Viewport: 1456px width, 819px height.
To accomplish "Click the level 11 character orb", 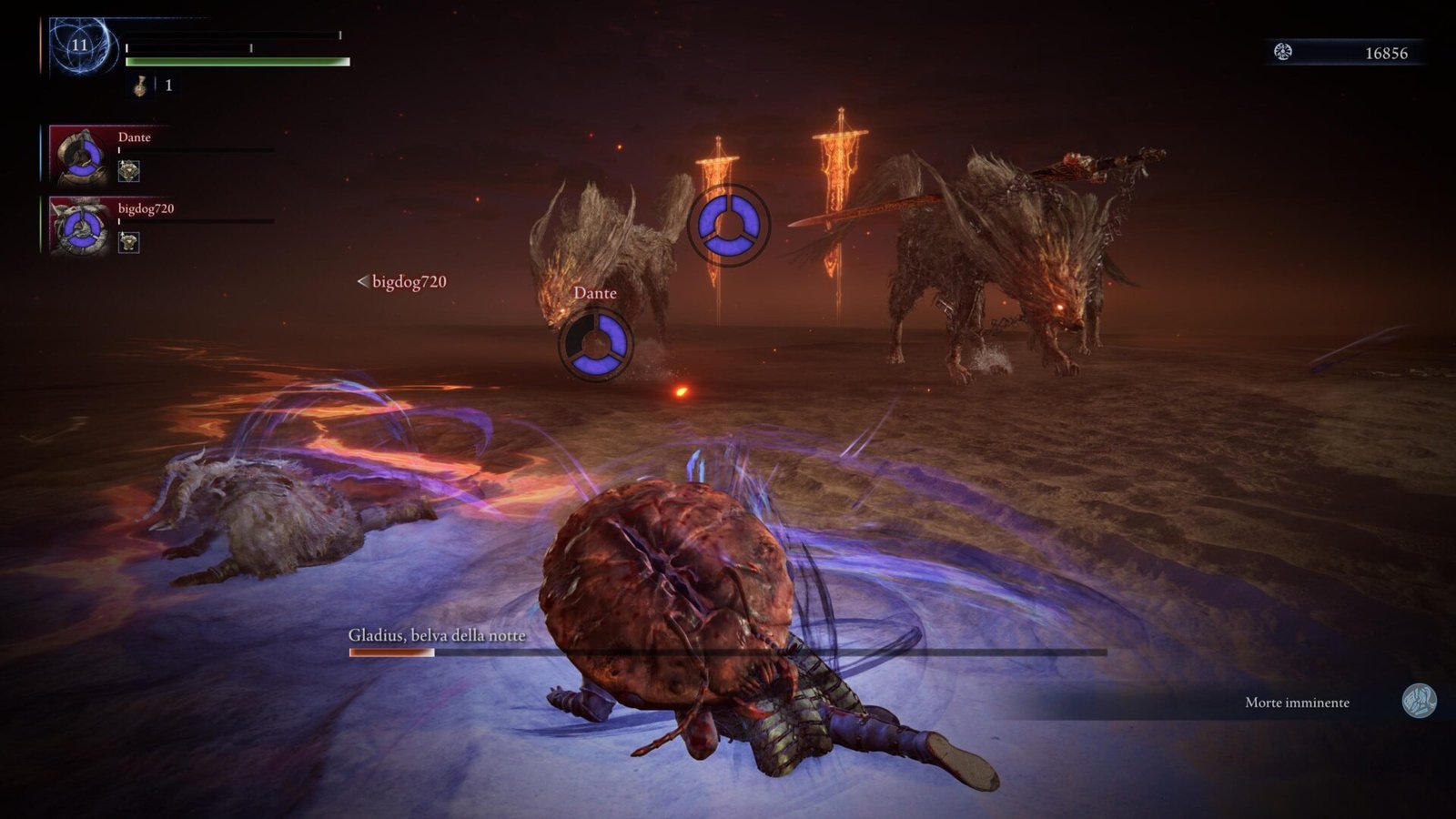I will coord(81,45).
